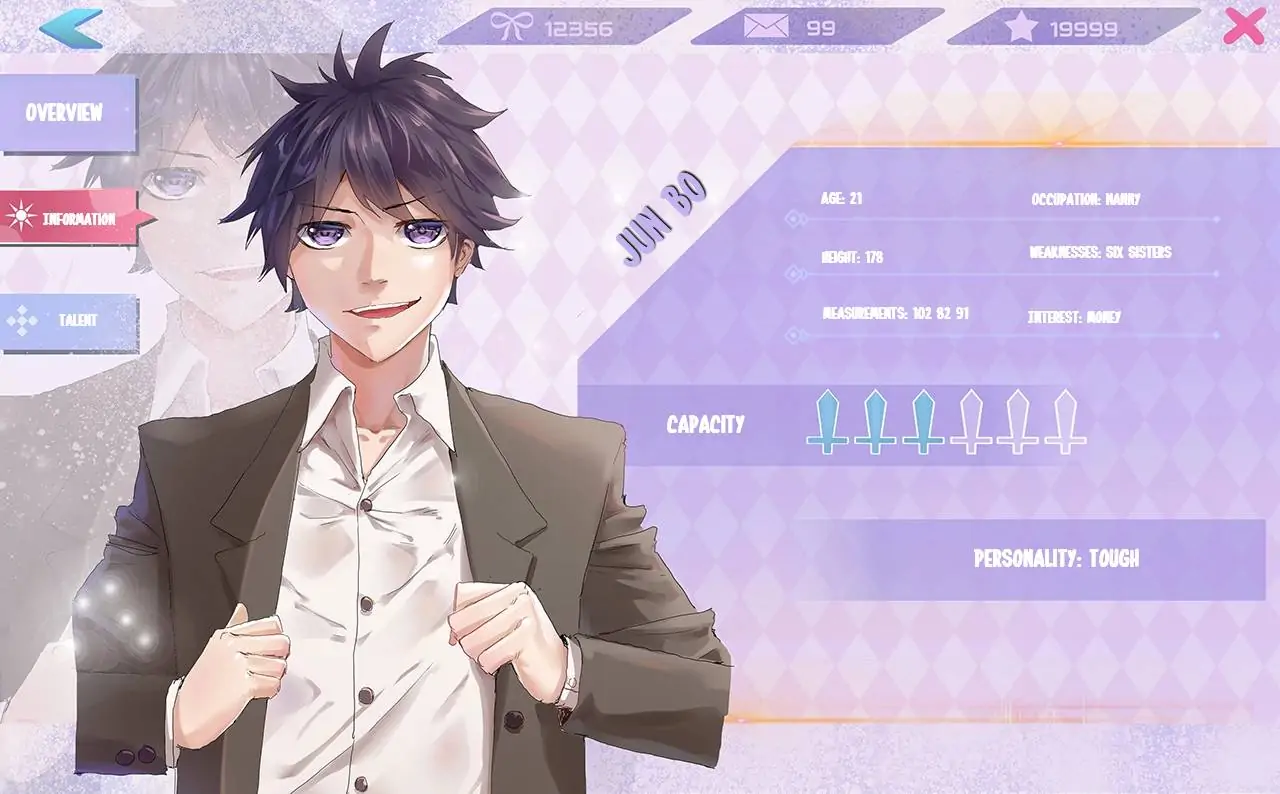Open the star currency counter

tap(1072, 28)
